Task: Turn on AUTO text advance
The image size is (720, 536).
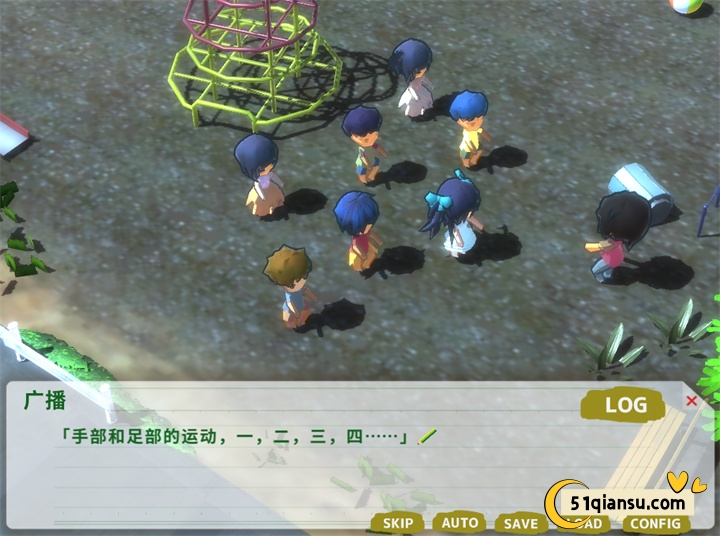Action: (x=460, y=523)
